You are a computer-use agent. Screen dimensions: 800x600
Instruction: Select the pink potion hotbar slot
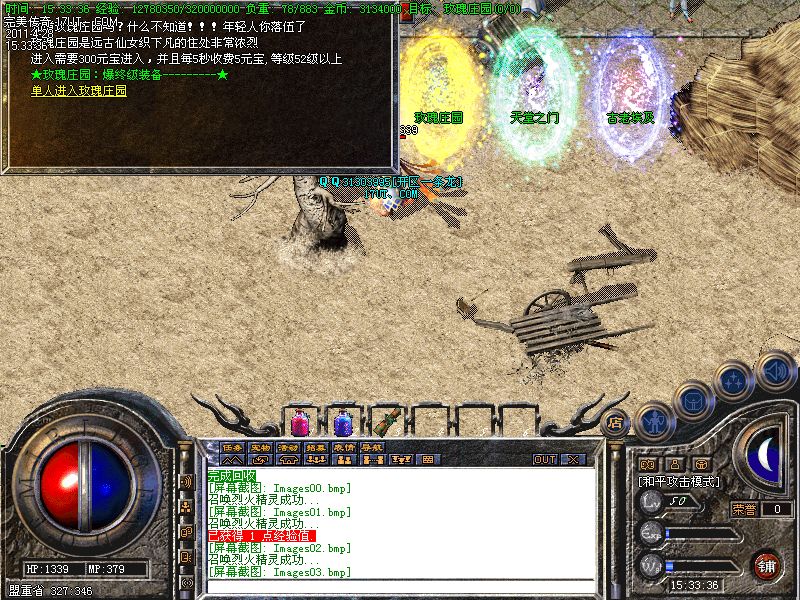299,421
